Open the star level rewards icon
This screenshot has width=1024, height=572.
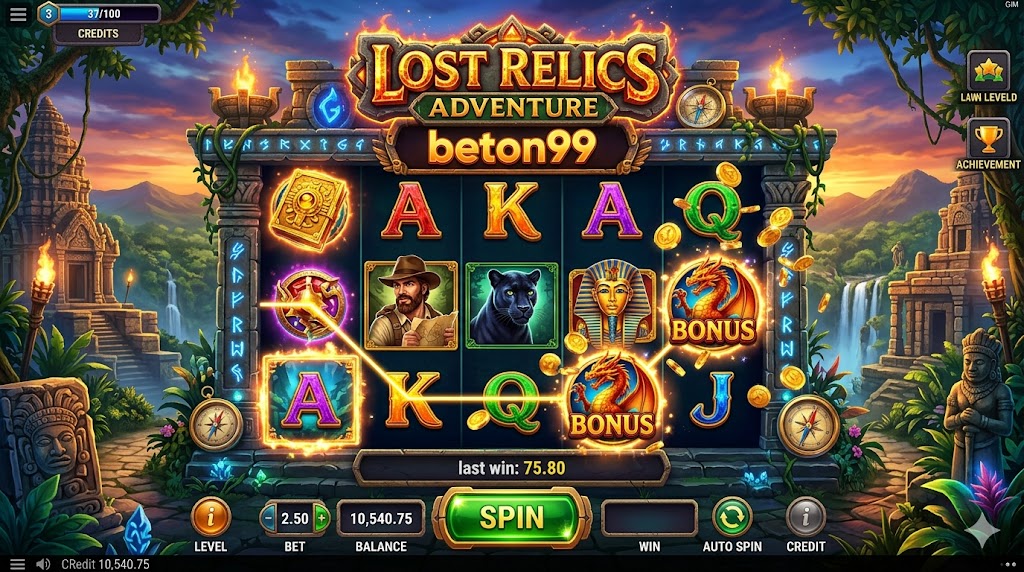point(987,71)
